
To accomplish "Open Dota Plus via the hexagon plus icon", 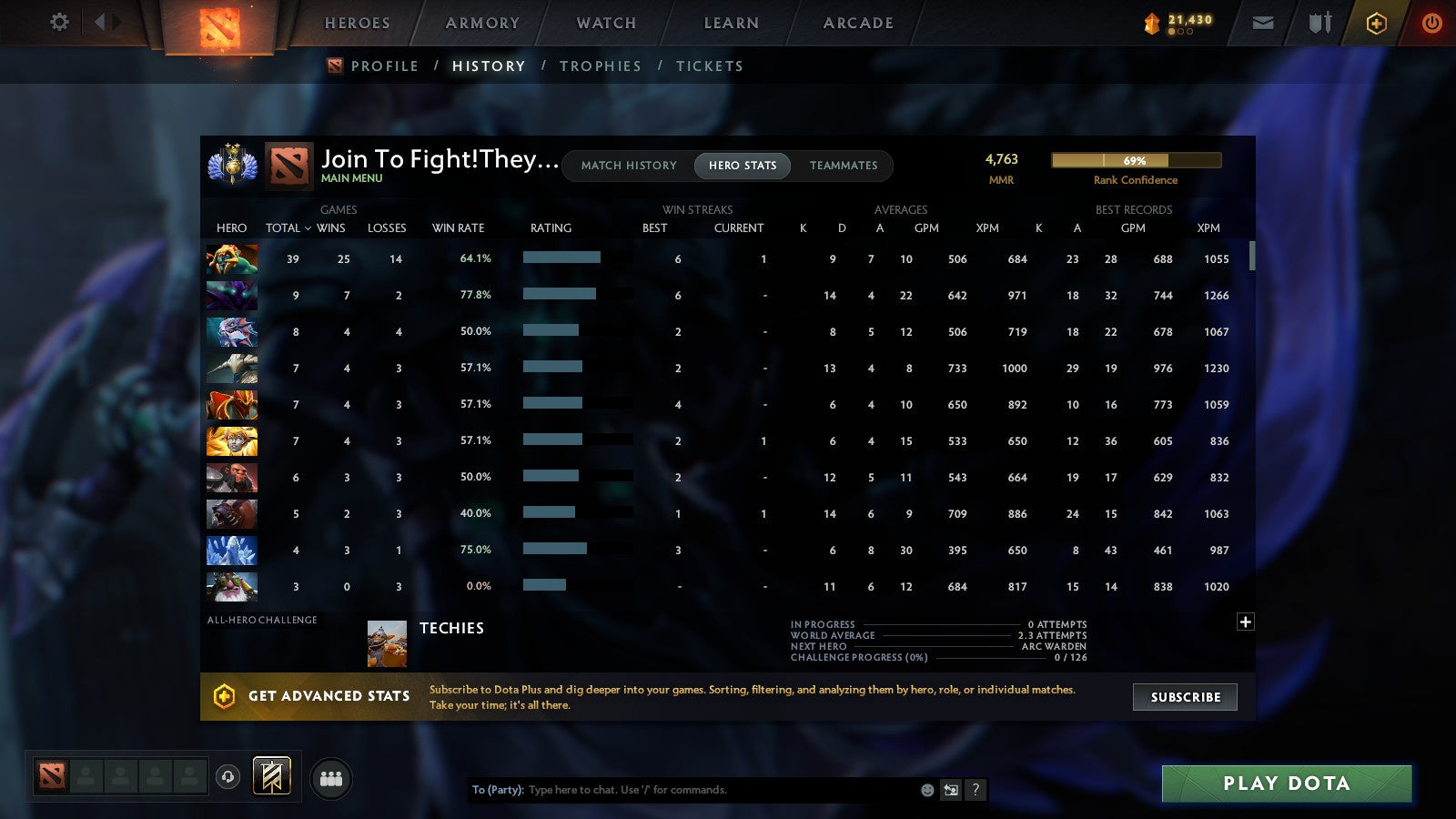I will [x=1376, y=23].
